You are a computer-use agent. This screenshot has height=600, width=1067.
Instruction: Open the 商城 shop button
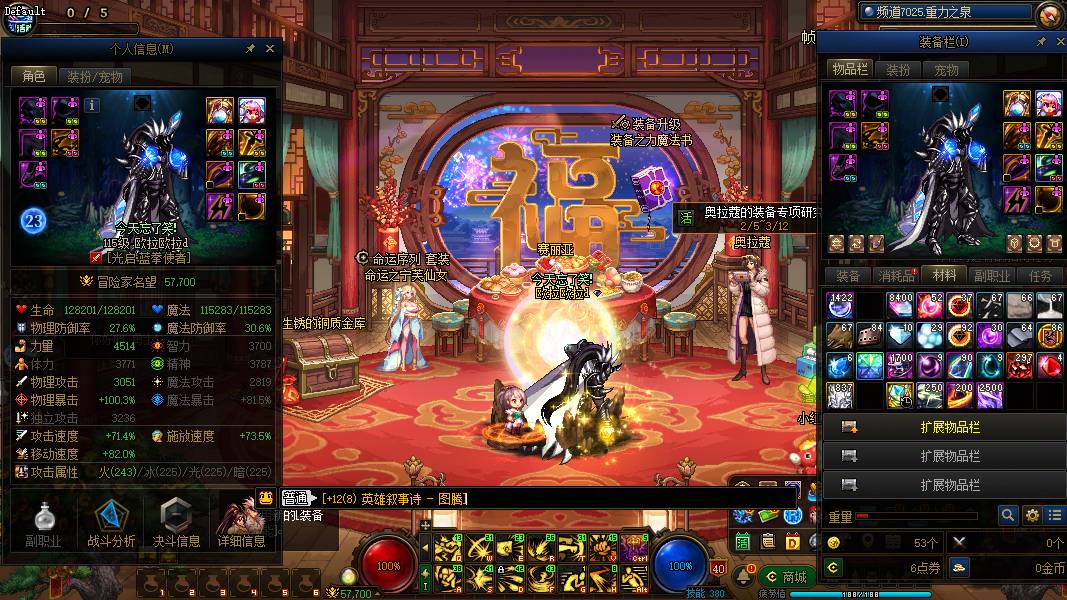point(786,577)
